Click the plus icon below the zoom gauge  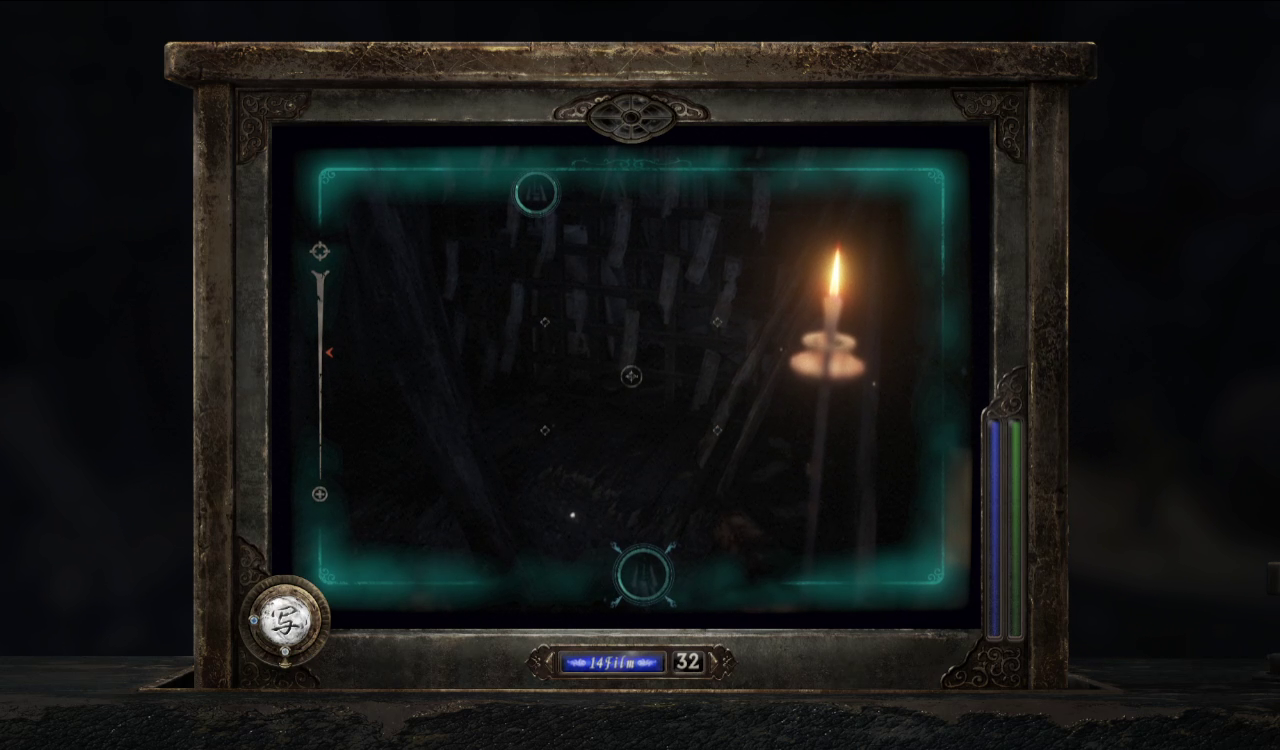(x=320, y=494)
